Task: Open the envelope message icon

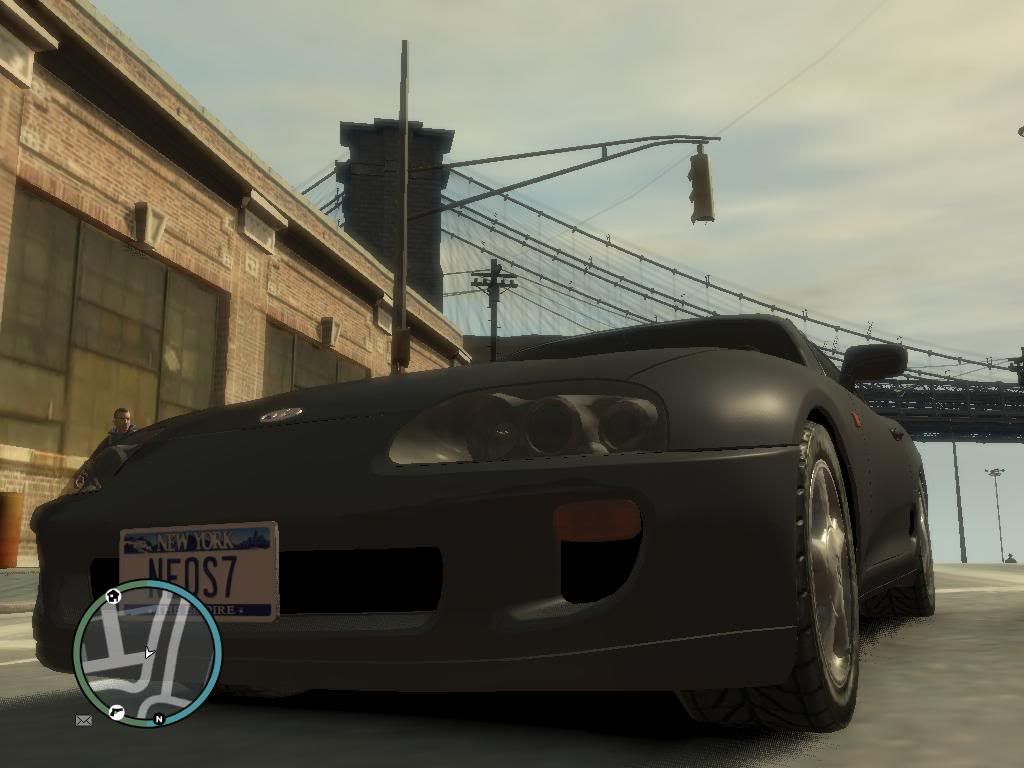Action: [x=83, y=719]
